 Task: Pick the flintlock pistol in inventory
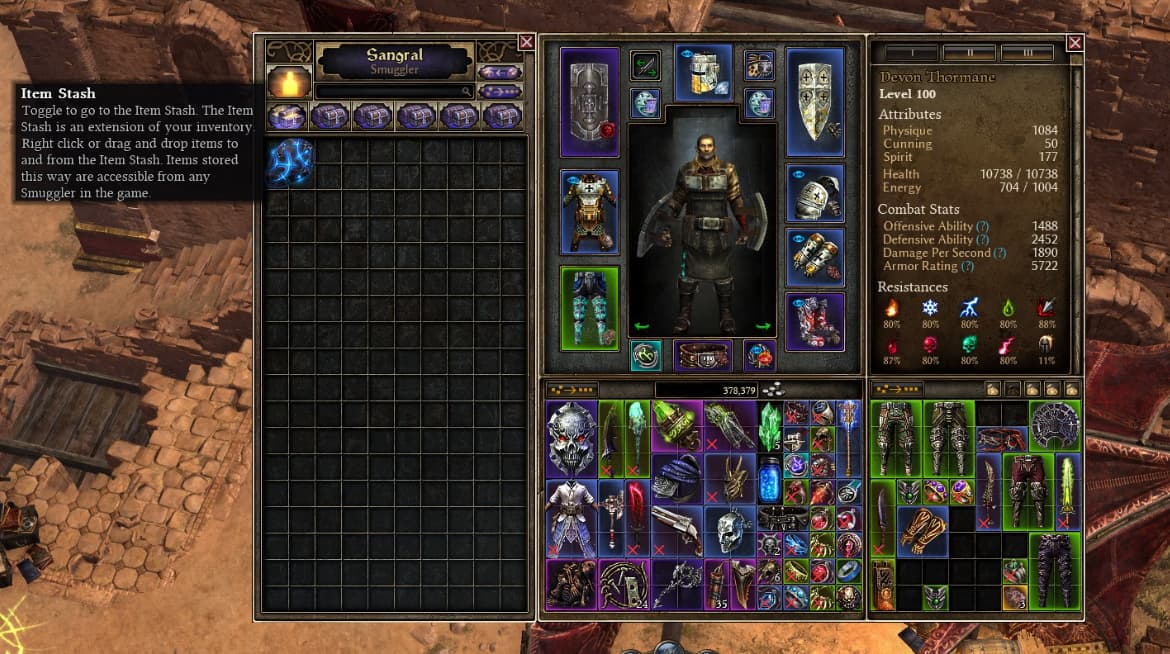coord(676,530)
